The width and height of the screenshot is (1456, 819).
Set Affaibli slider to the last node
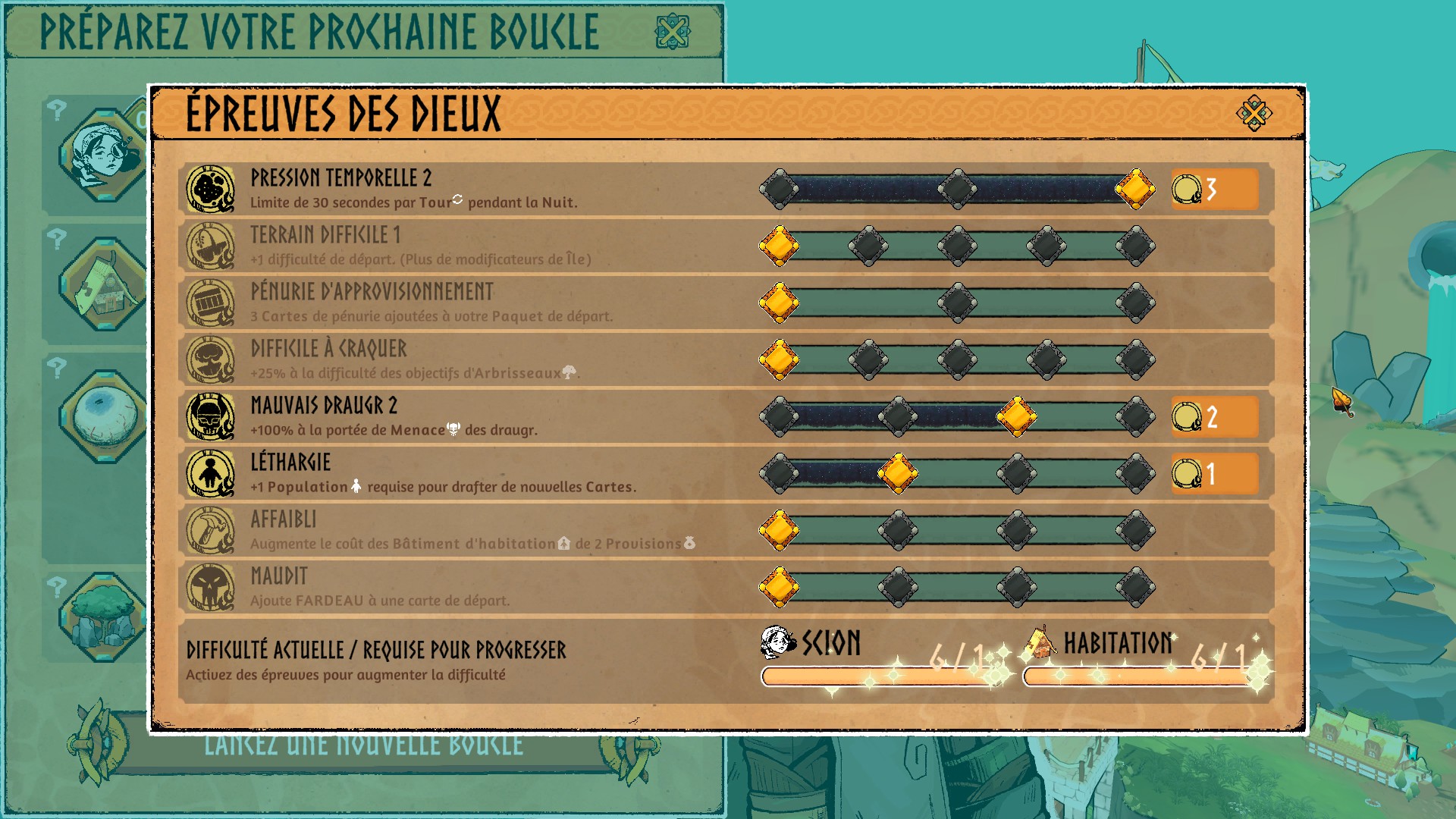click(1135, 530)
